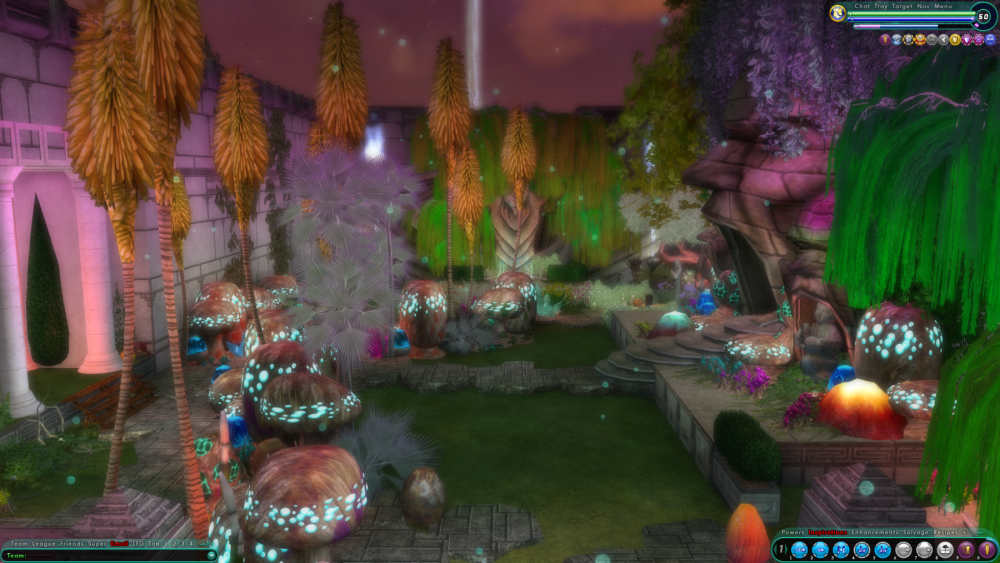1000x563 pixels.
Task: Open the Target window
Action: coord(902,7)
